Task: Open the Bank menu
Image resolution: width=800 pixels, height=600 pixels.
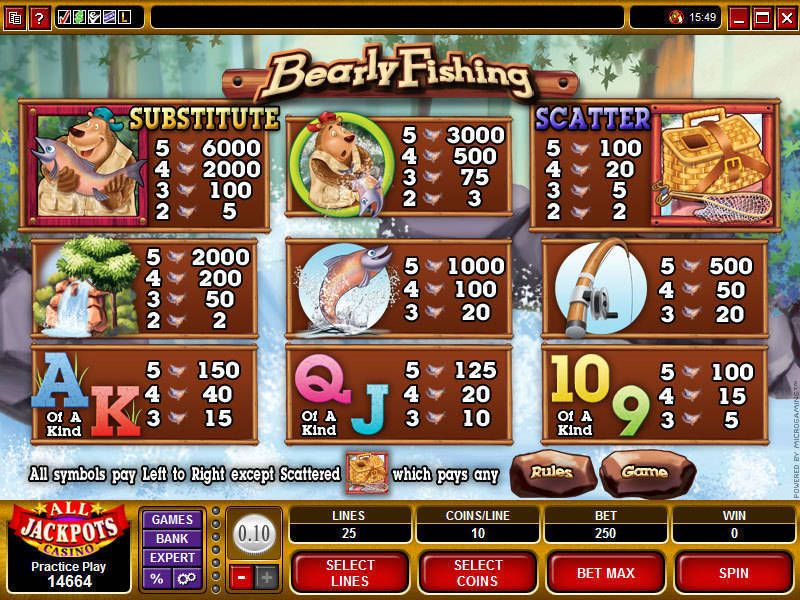Action: coord(172,539)
